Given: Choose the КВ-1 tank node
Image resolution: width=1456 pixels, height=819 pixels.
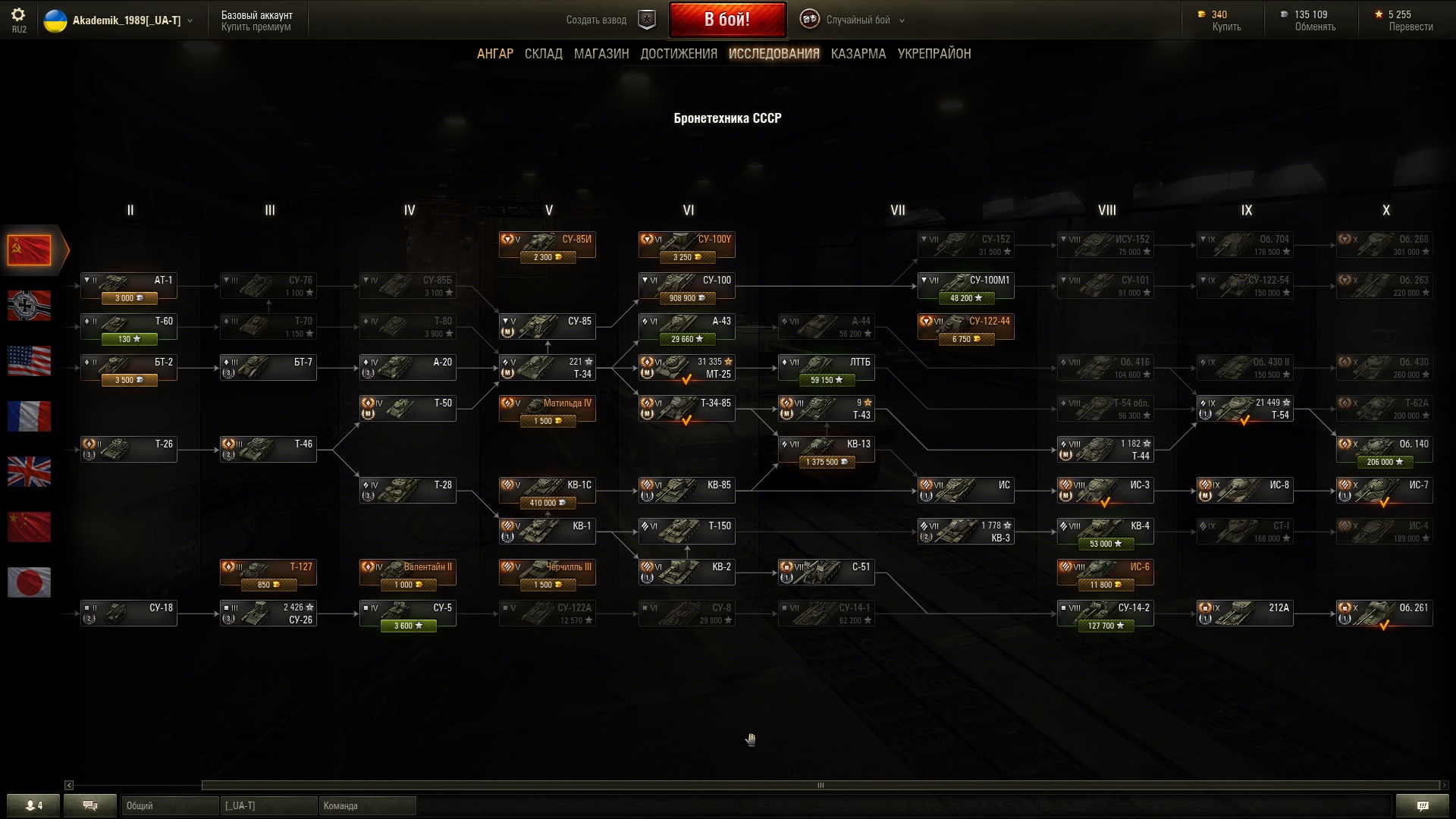Looking at the screenshot, I should point(547,532).
